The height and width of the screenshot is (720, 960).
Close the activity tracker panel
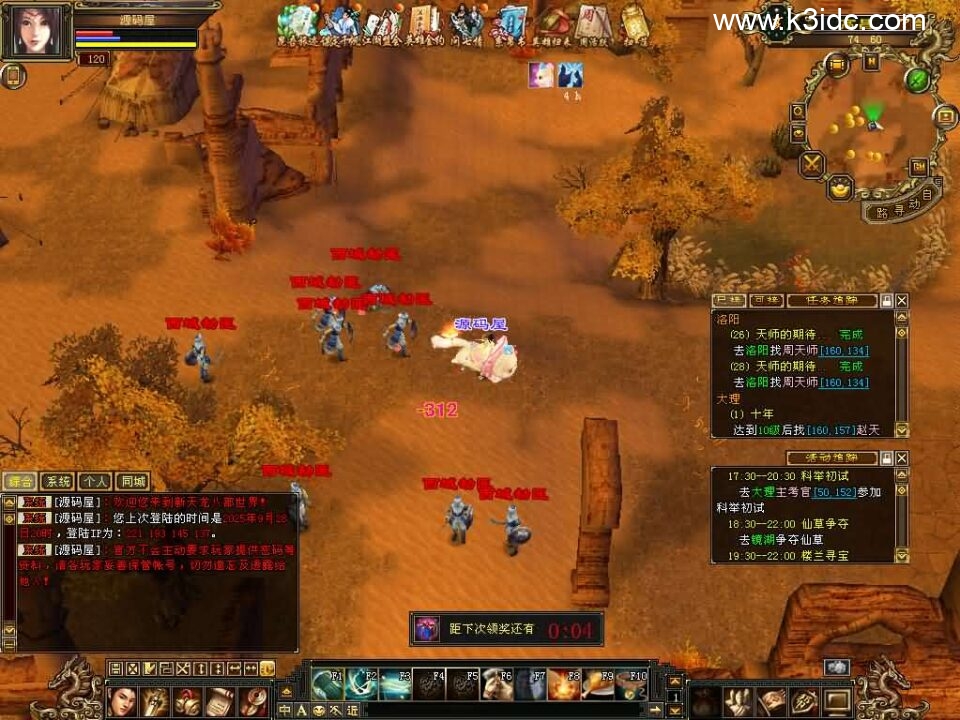point(902,458)
